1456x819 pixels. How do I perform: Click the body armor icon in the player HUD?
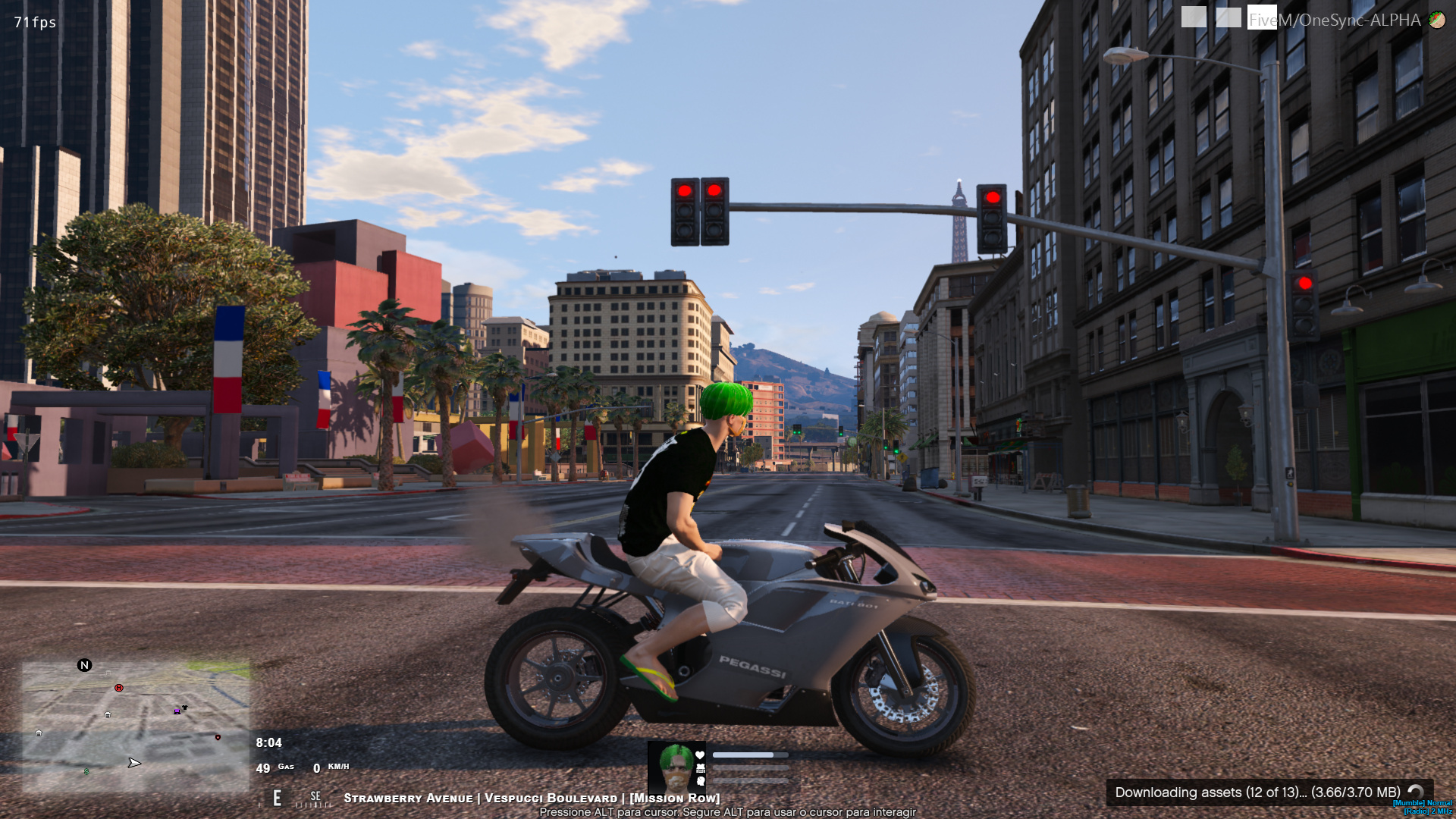(x=701, y=767)
